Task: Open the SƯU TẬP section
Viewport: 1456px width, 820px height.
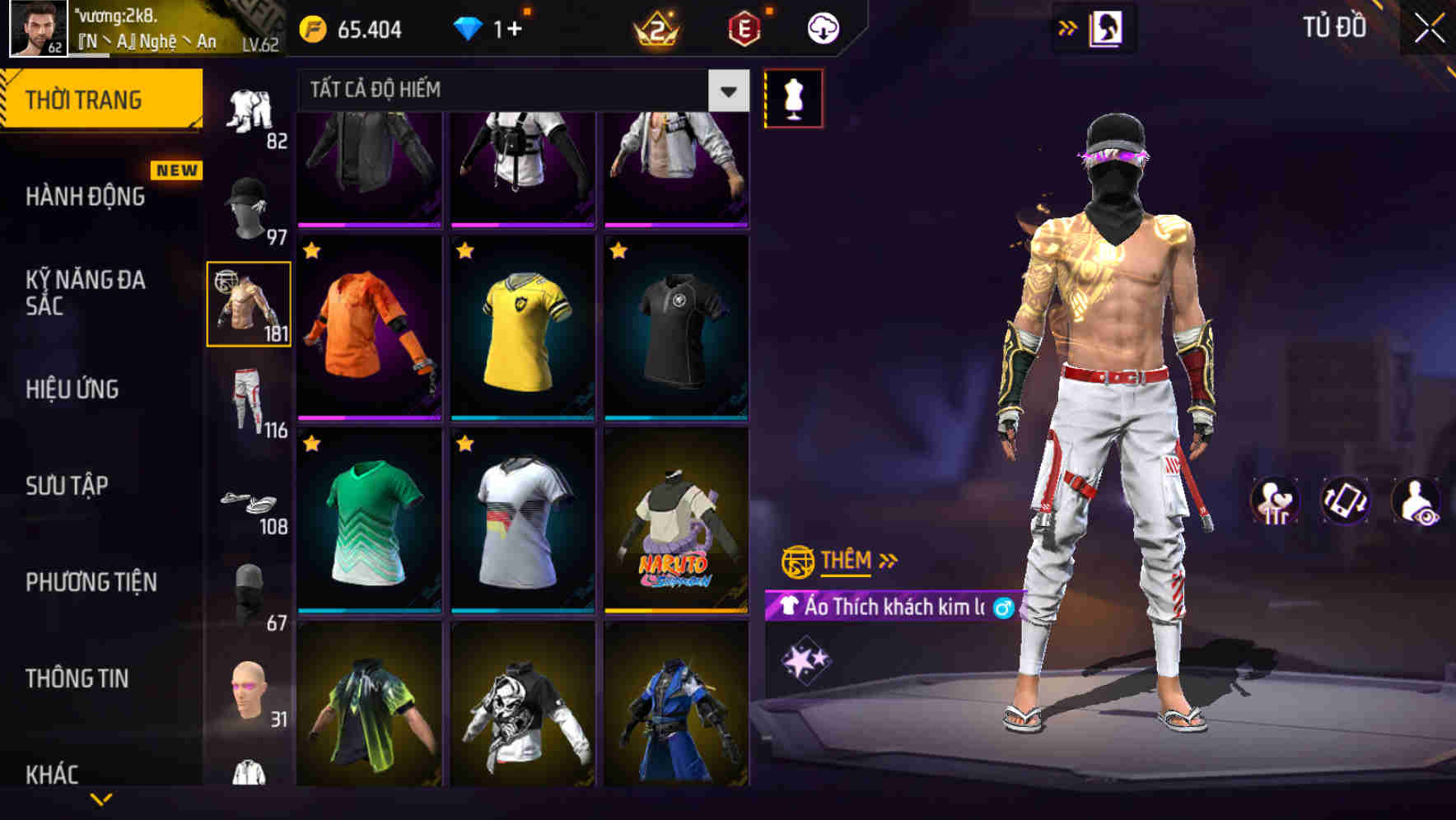Action: [x=69, y=486]
